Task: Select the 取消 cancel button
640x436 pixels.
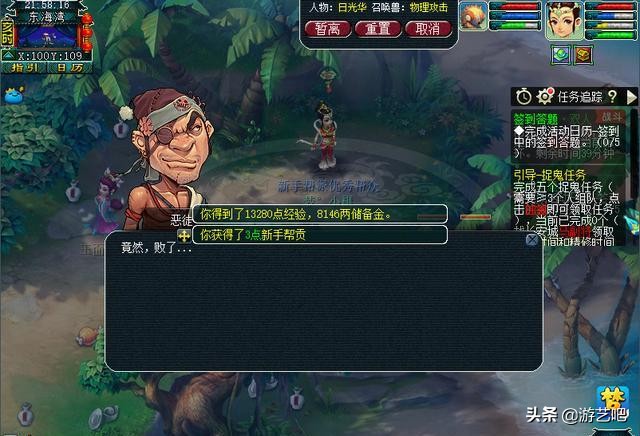Action: (x=427, y=28)
